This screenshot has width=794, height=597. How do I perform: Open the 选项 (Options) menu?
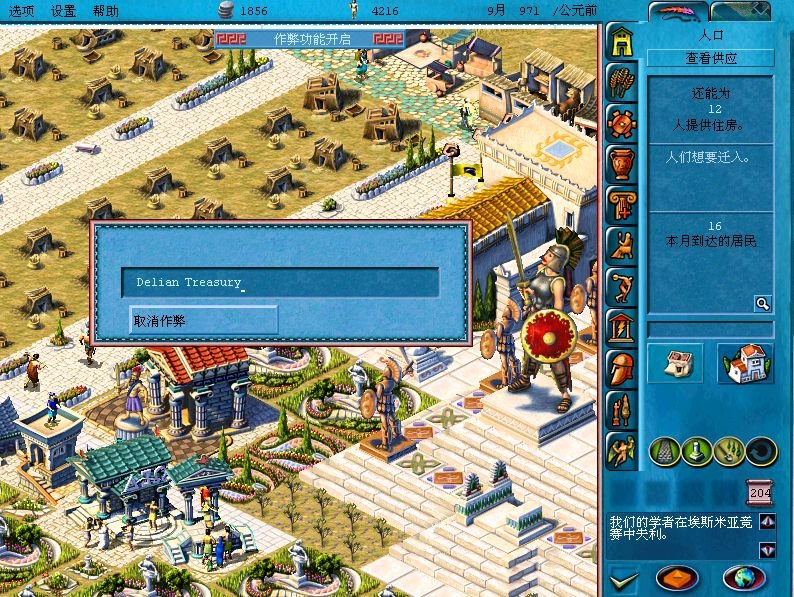pos(21,10)
